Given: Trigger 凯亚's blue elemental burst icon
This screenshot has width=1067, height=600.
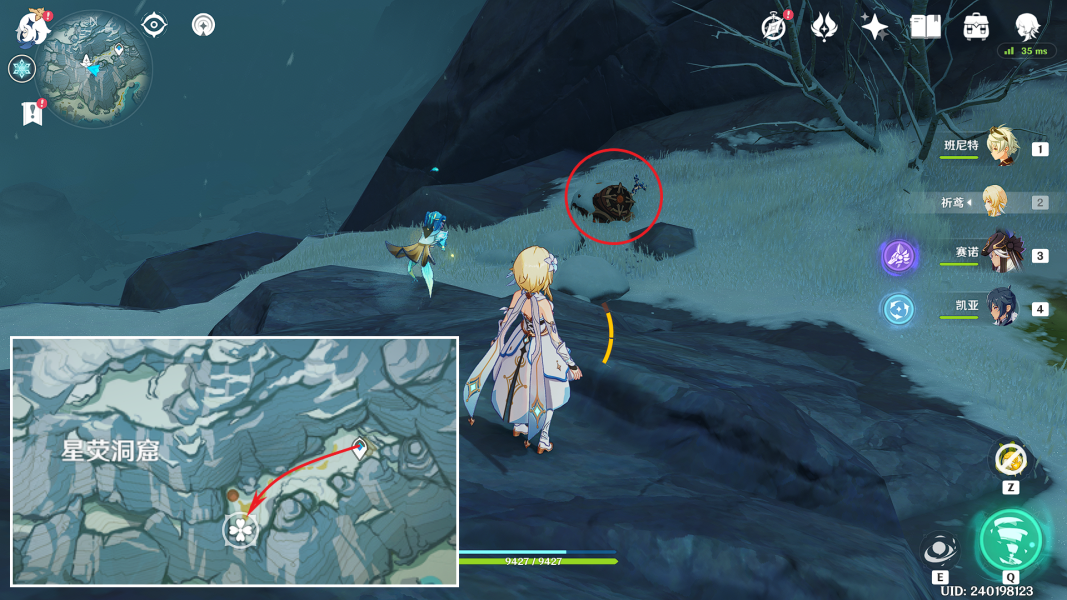Looking at the screenshot, I should (898, 309).
